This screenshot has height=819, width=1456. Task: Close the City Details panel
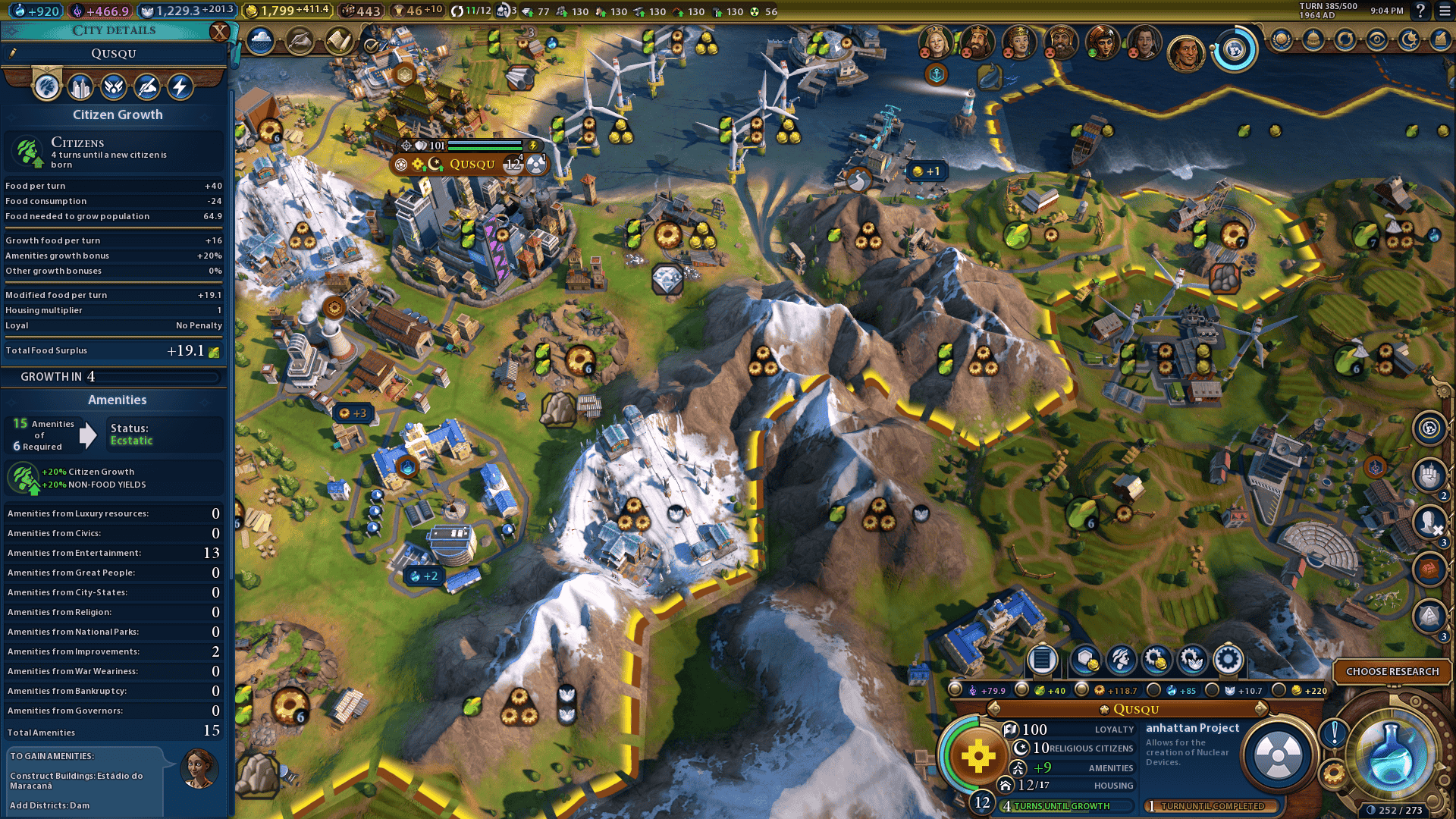[x=219, y=31]
